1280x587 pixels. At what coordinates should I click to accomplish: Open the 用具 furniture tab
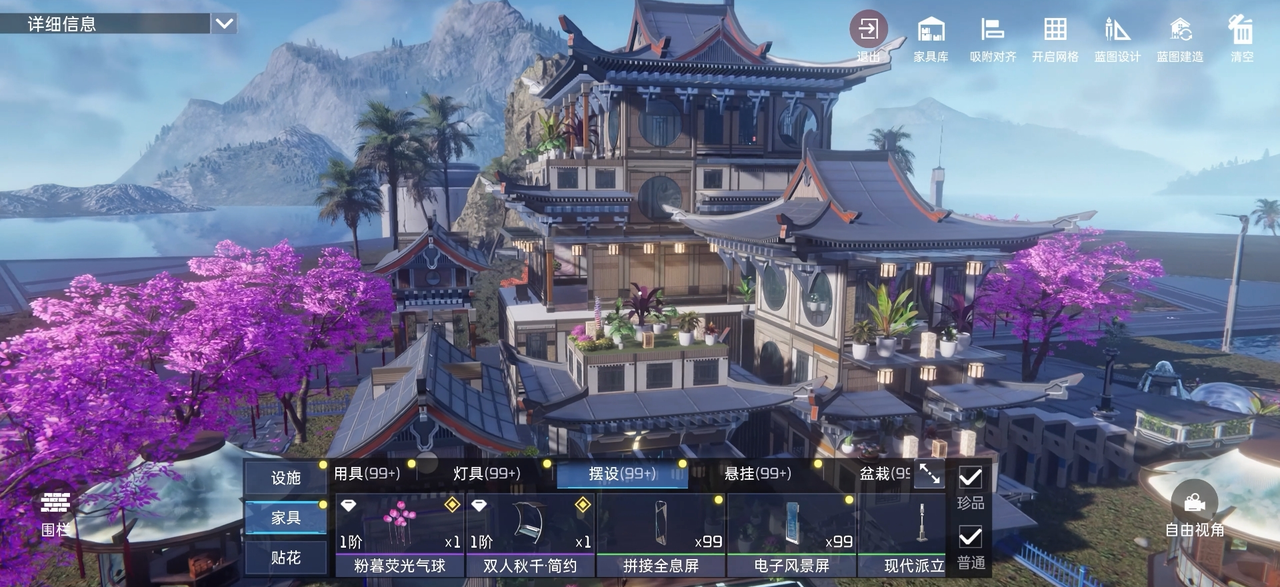(x=367, y=474)
